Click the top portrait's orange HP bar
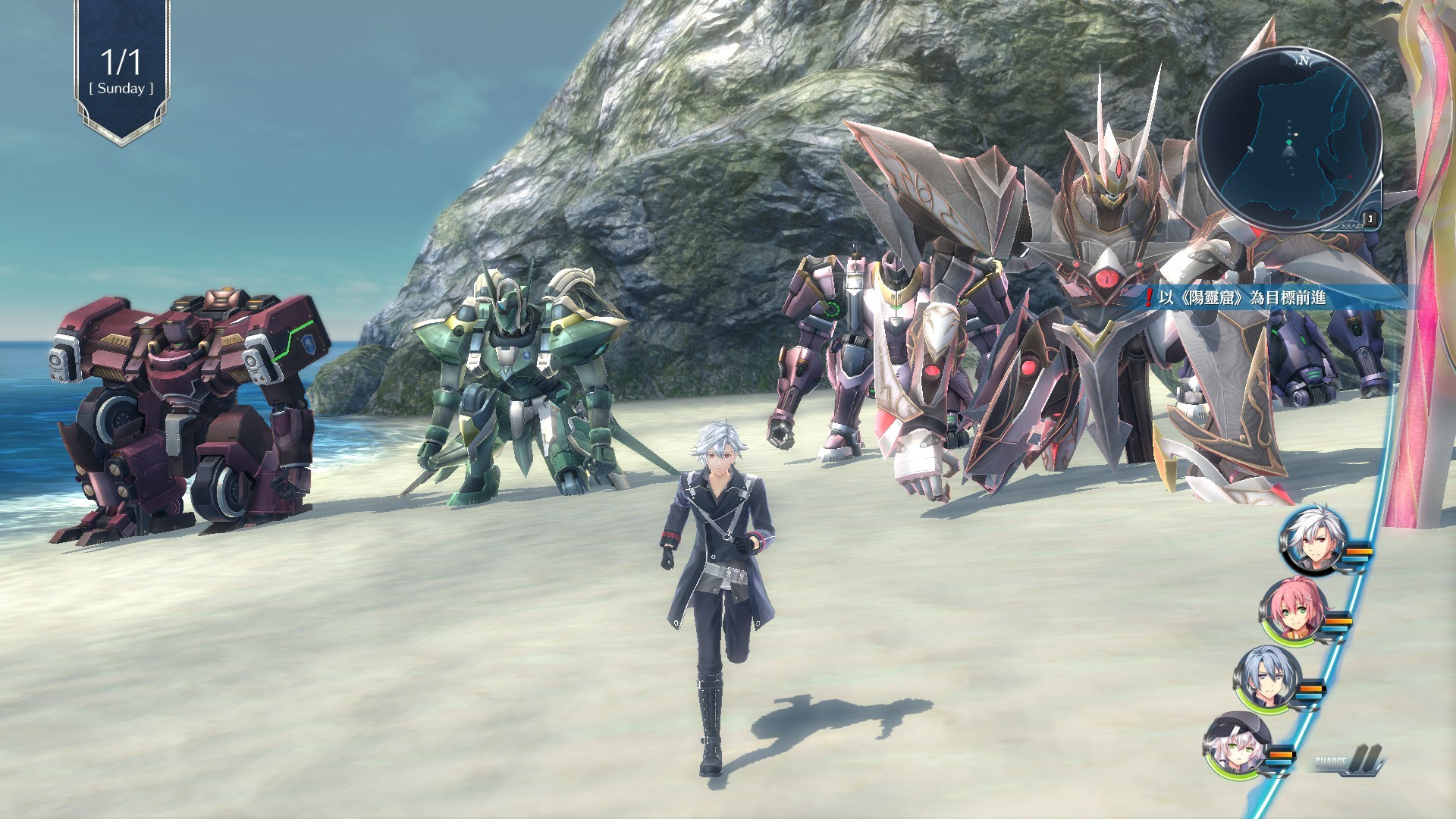 point(1359,551)
